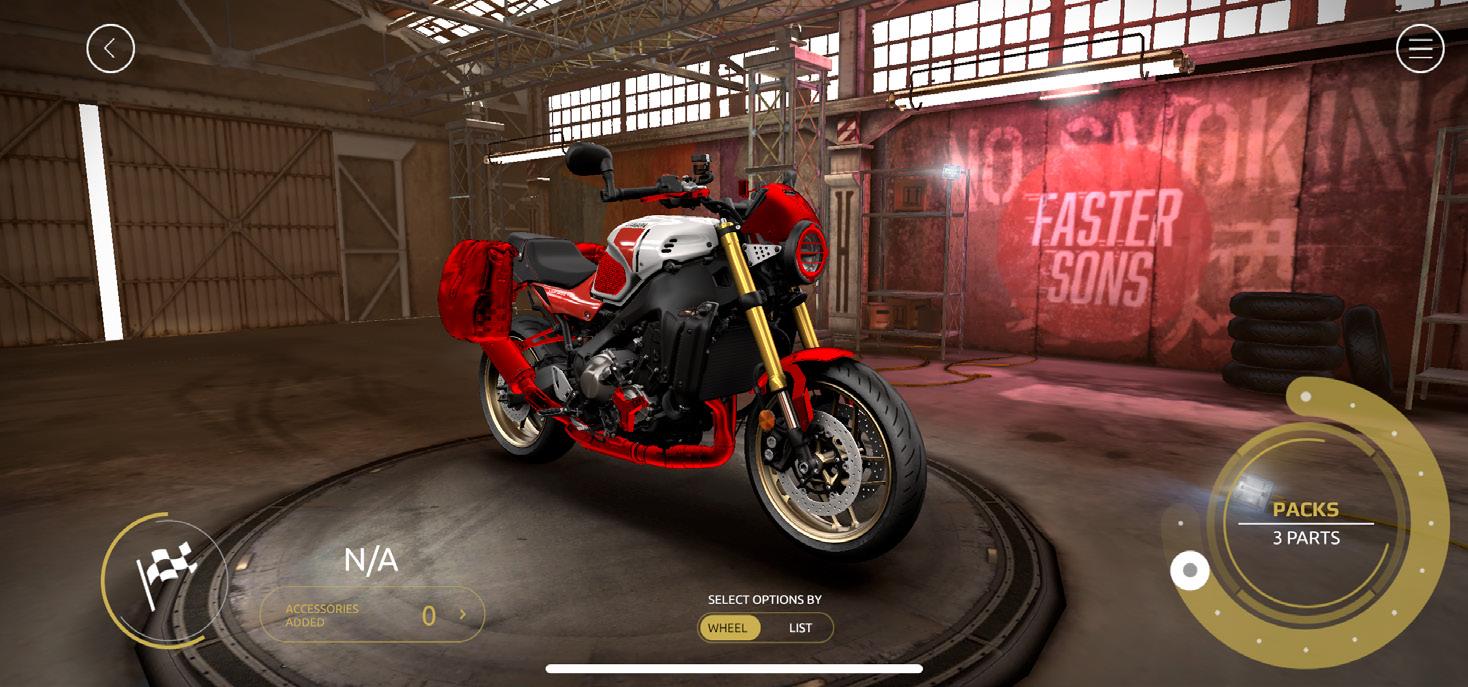Open the Packs 3 Parts category
This screenshot has width=1468, height=687.
pos(1305,523)
